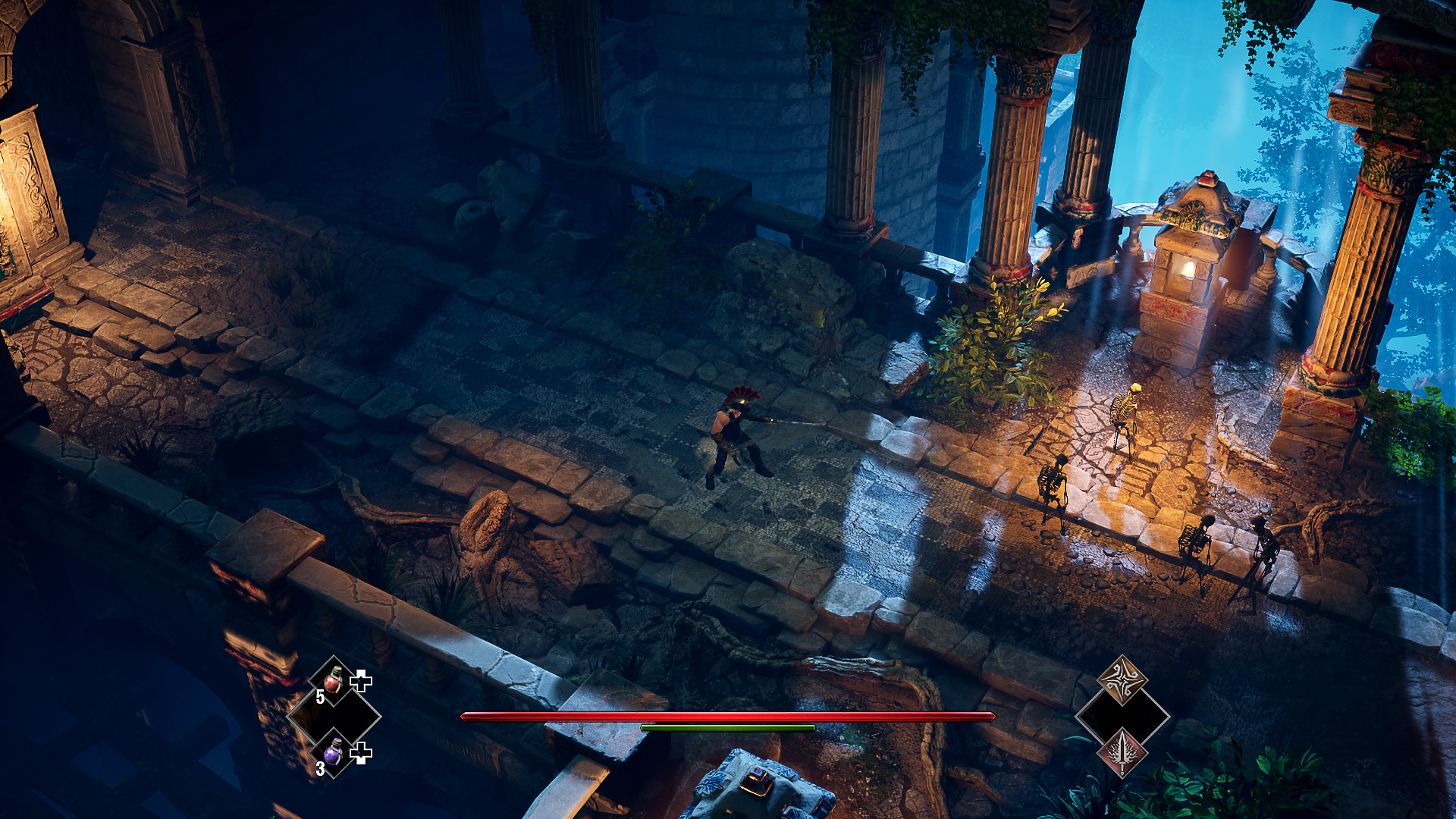
Task: Use the purple mana potion icon
Action: pyautogui.click(x=331, y=753)
